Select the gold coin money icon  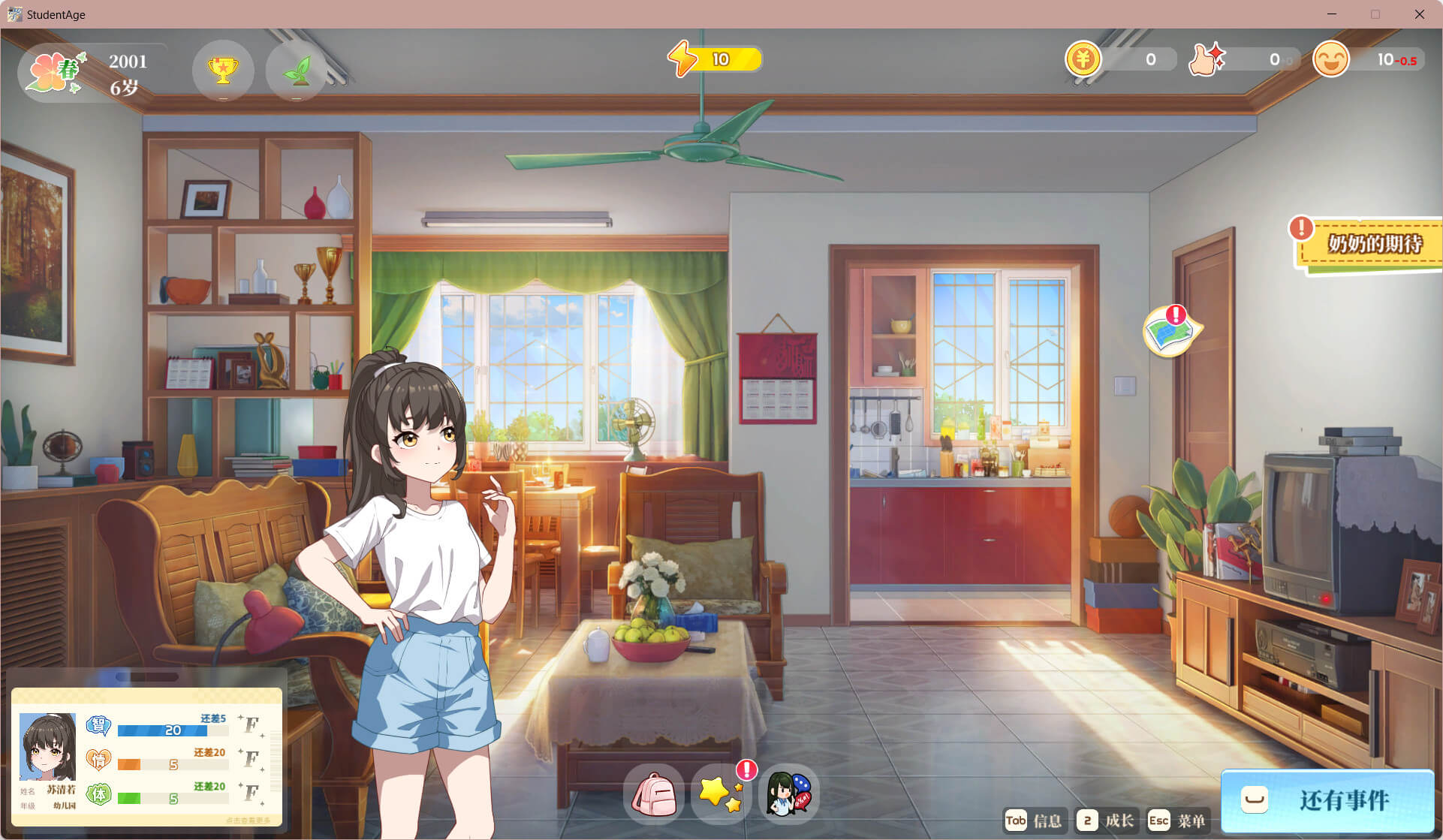click(x=1083, y=59)
